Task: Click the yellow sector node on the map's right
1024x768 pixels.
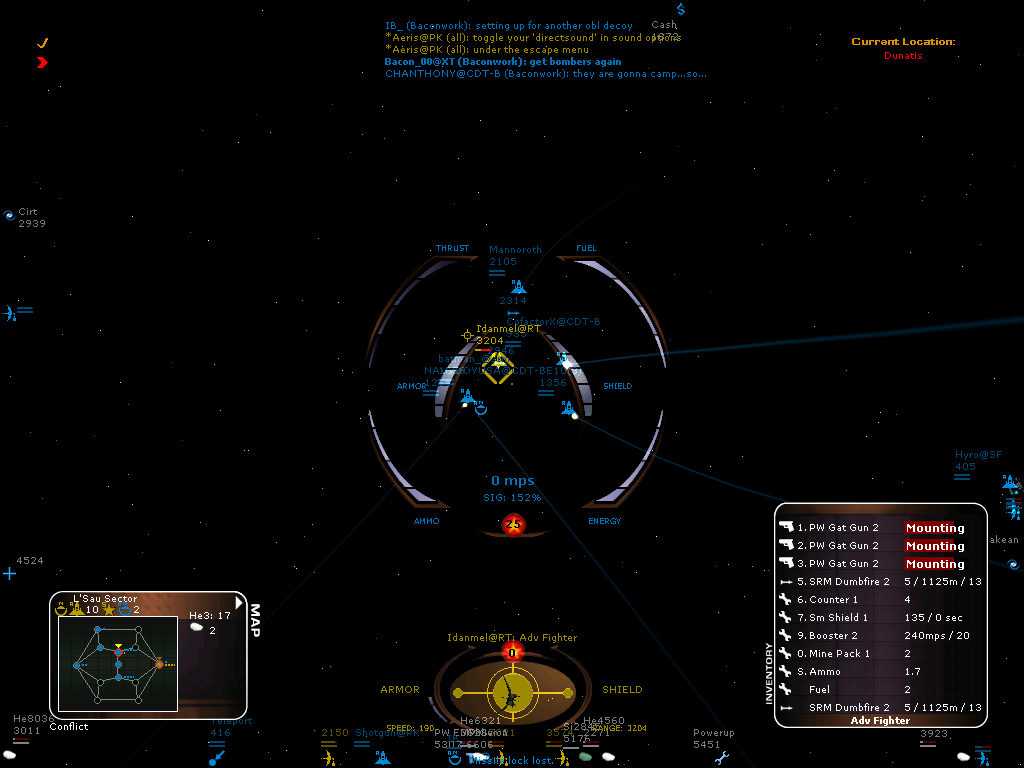Action: (x=159, y=663)
